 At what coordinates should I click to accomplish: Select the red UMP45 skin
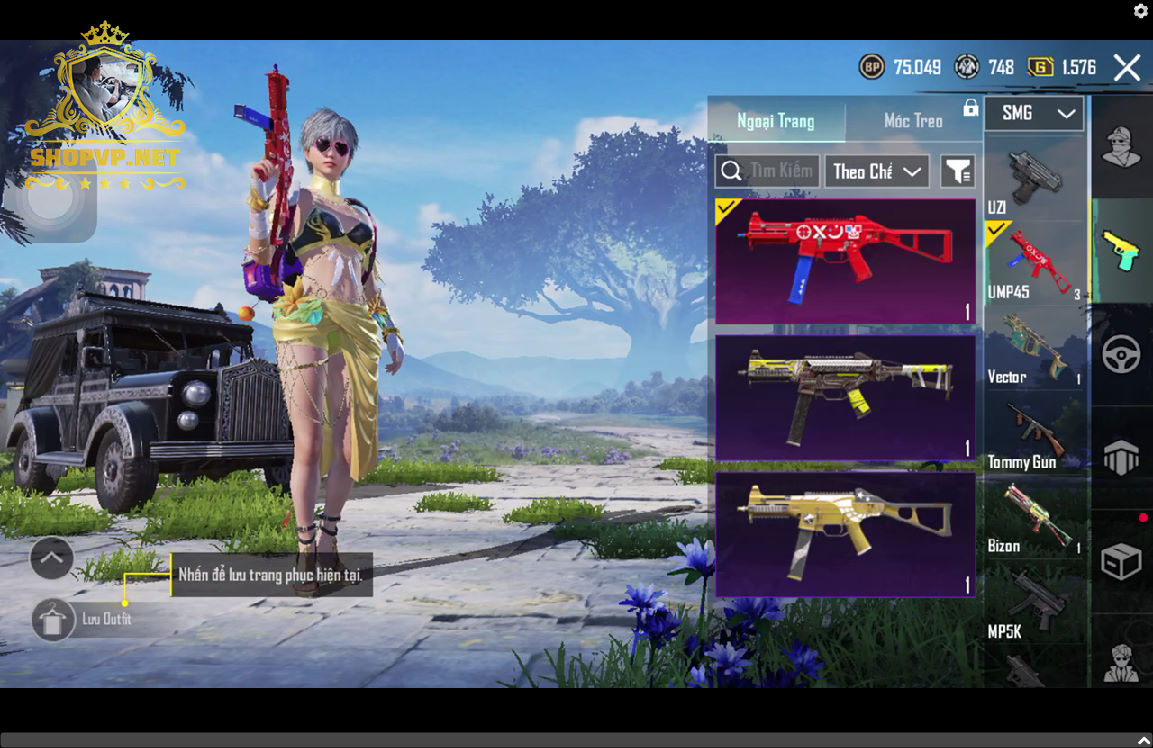tap(845, 261)
